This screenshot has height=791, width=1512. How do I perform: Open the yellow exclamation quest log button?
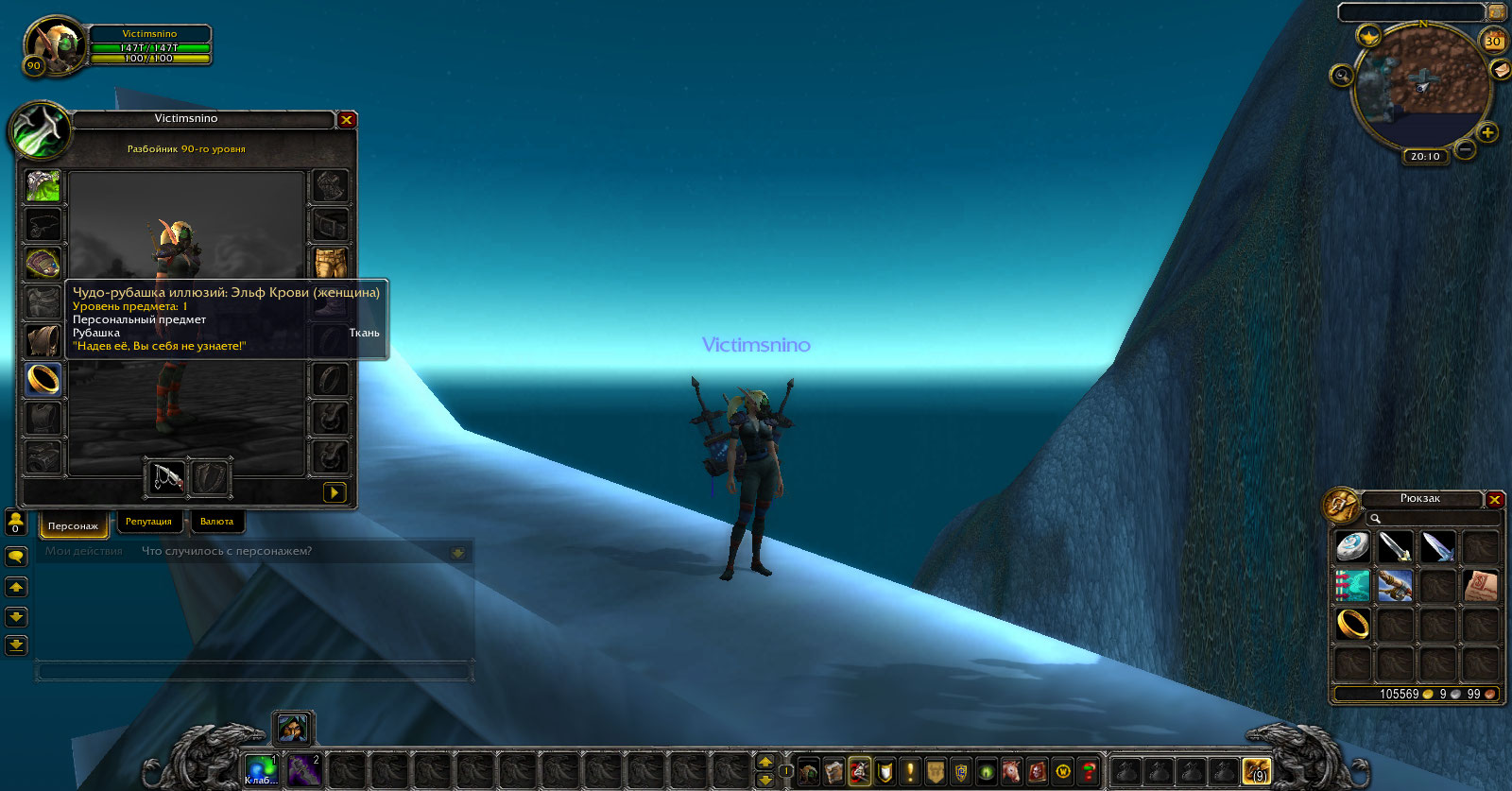pyautogui.click(x=910, y=771)
